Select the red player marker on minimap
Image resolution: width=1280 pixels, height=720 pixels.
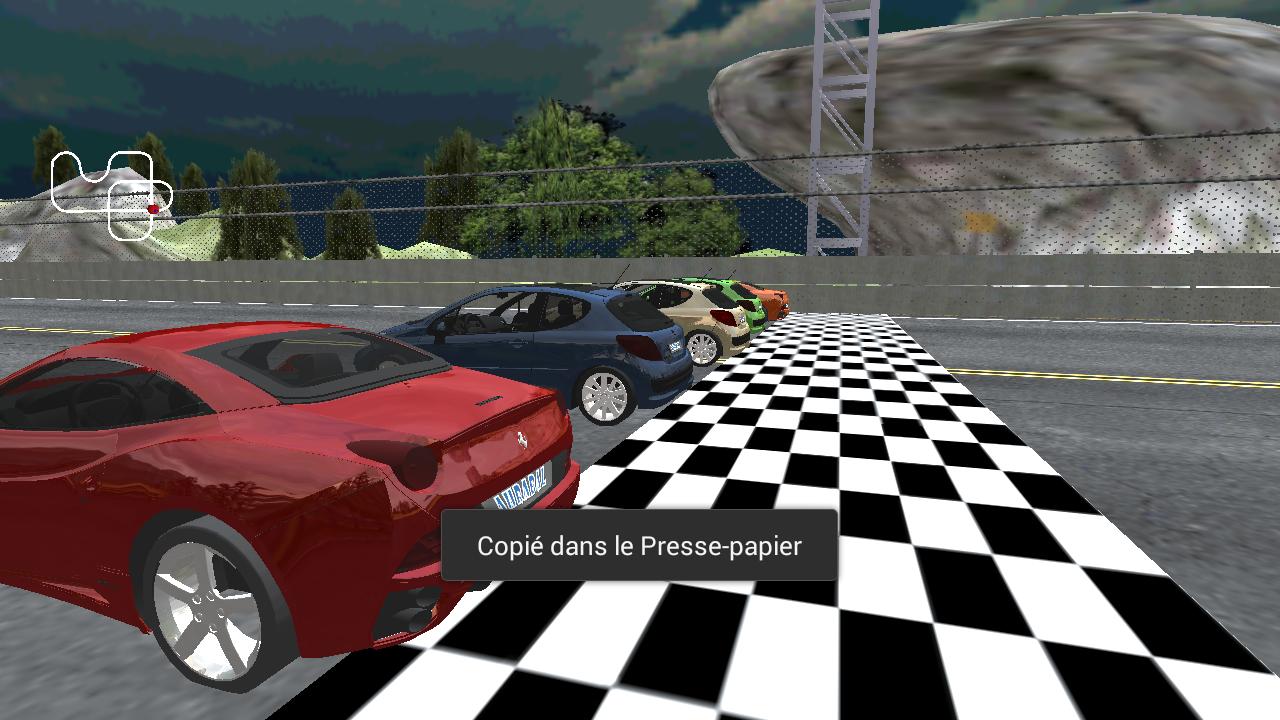click(x=153, y=209)
